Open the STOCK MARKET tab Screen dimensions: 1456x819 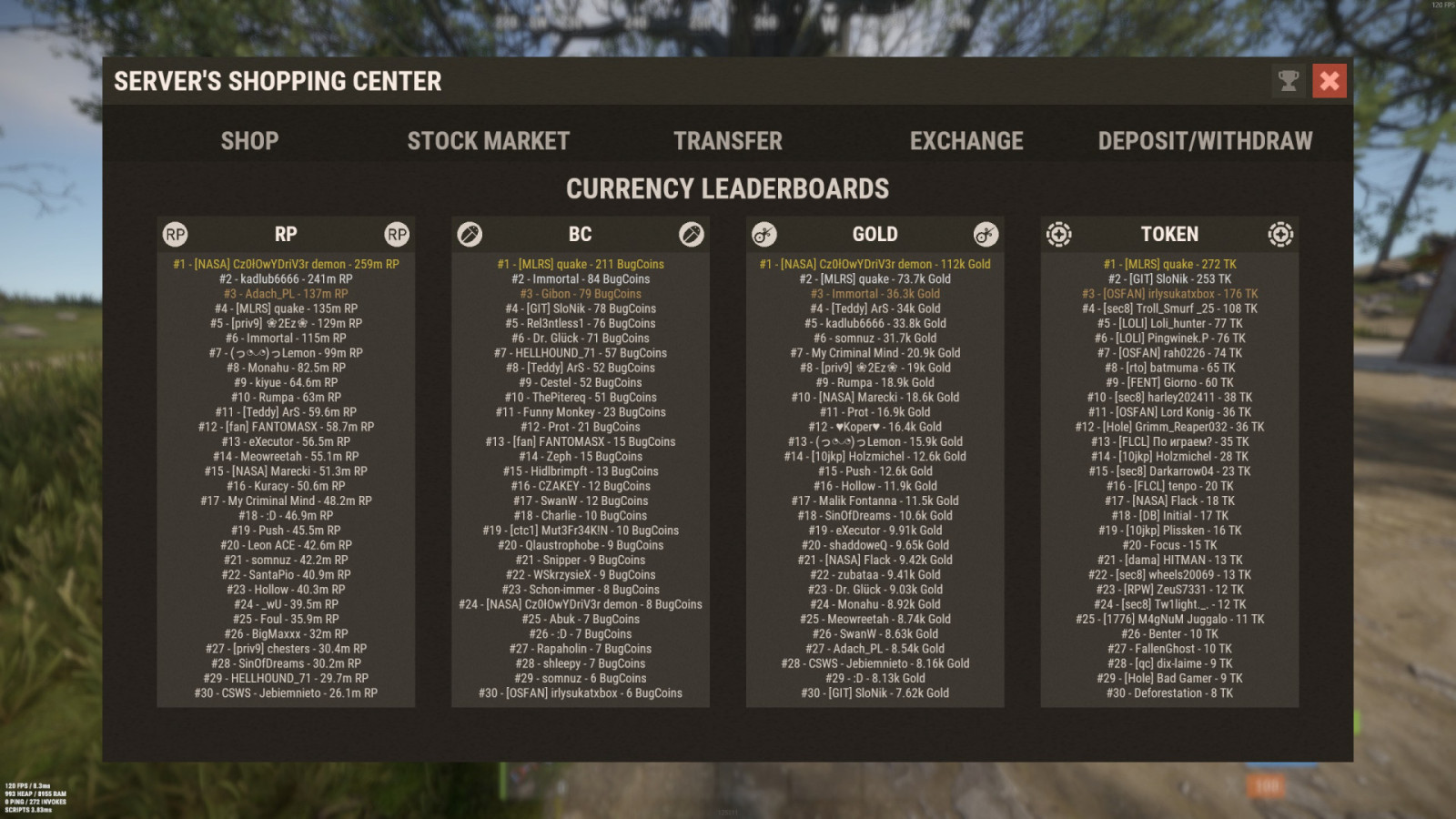pyautogui.click(x=489, y=141)
